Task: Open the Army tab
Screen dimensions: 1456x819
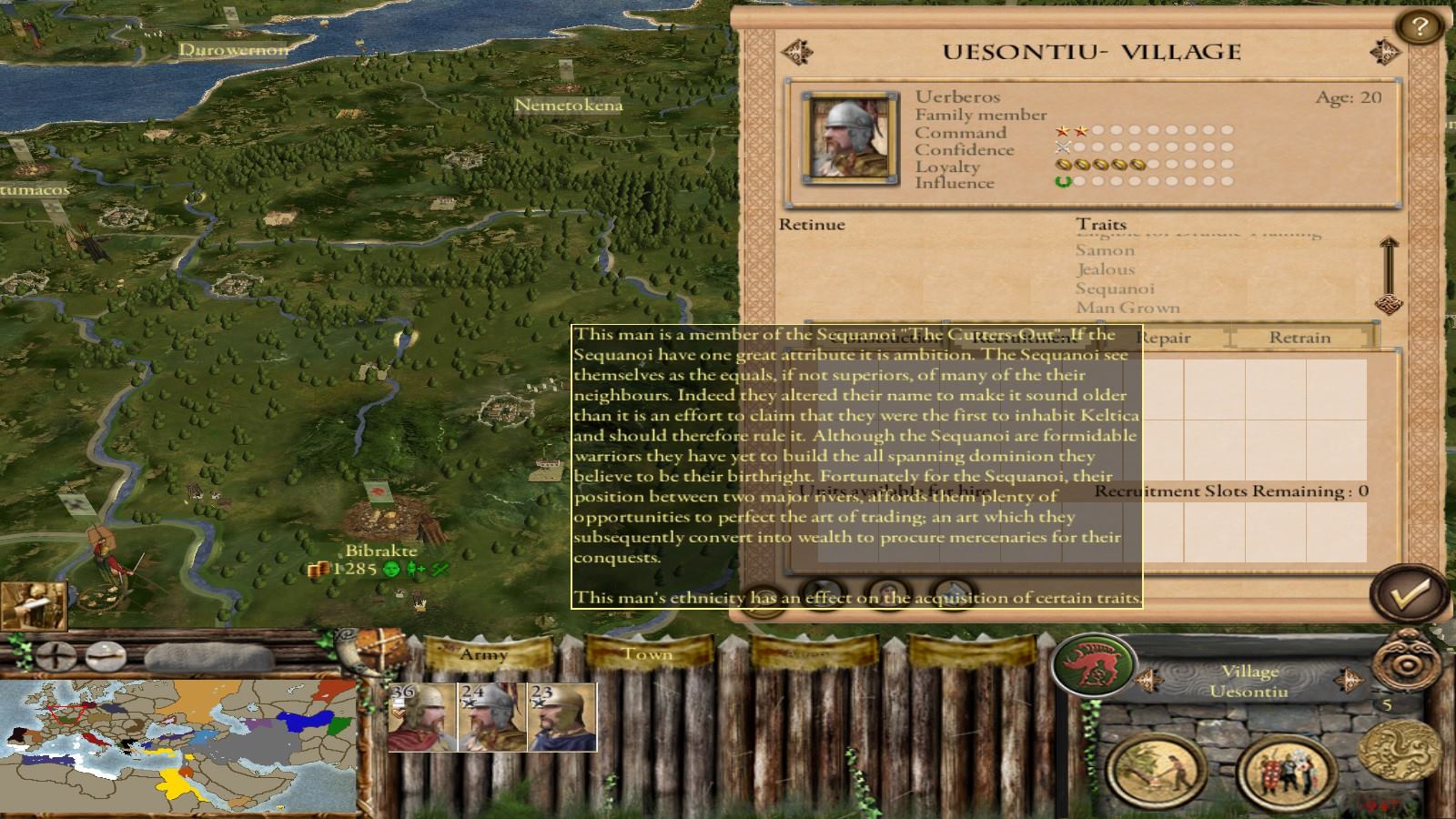Action: [483, 654]
